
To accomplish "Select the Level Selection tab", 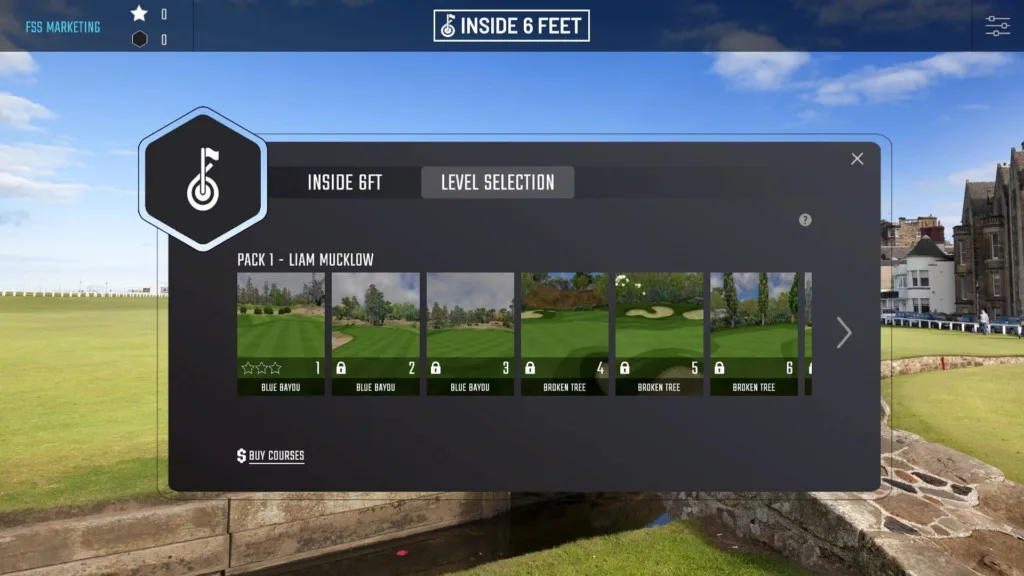I will tap(497, 183).
